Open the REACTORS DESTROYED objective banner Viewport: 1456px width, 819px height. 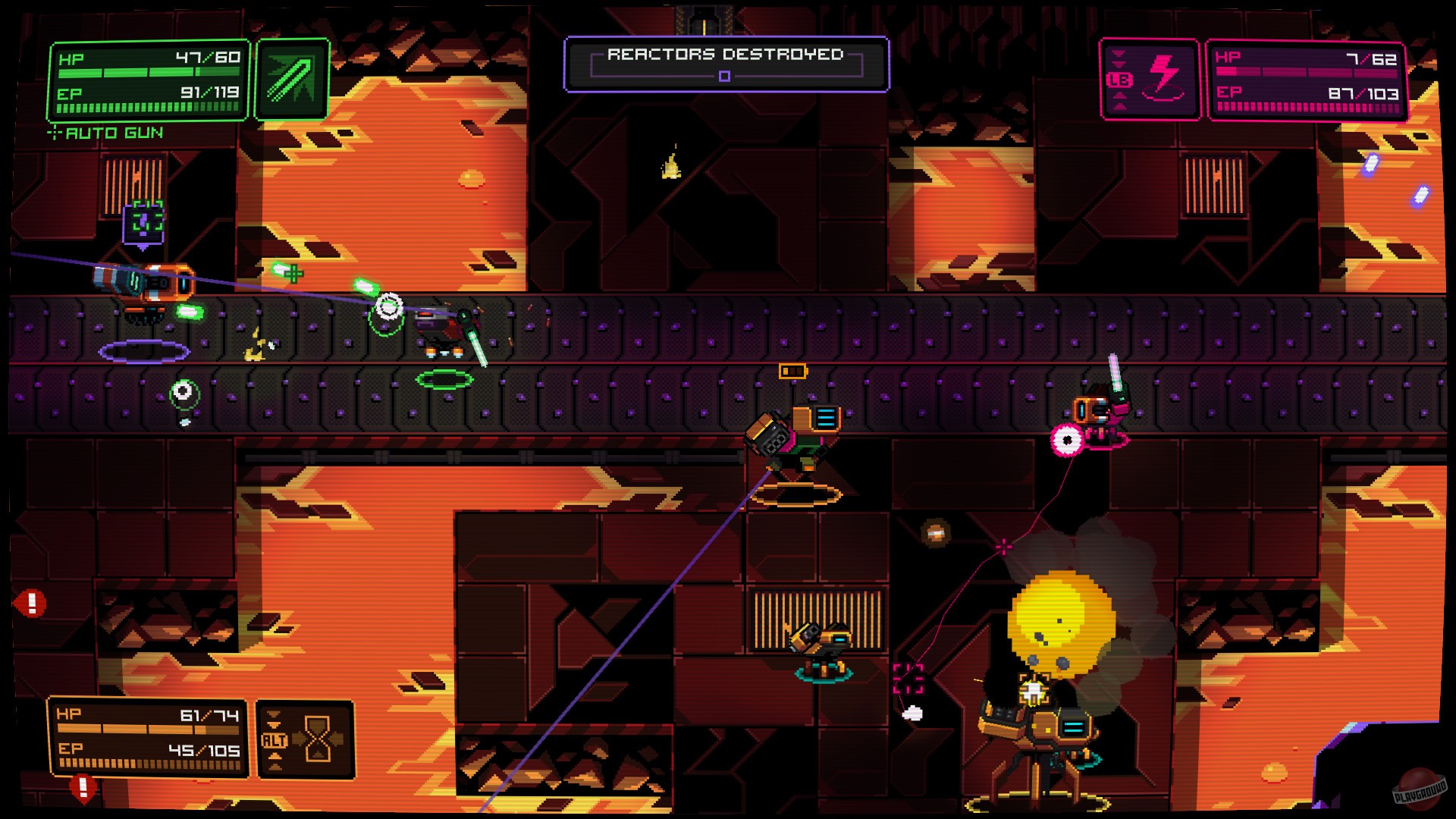pos(724,54)
